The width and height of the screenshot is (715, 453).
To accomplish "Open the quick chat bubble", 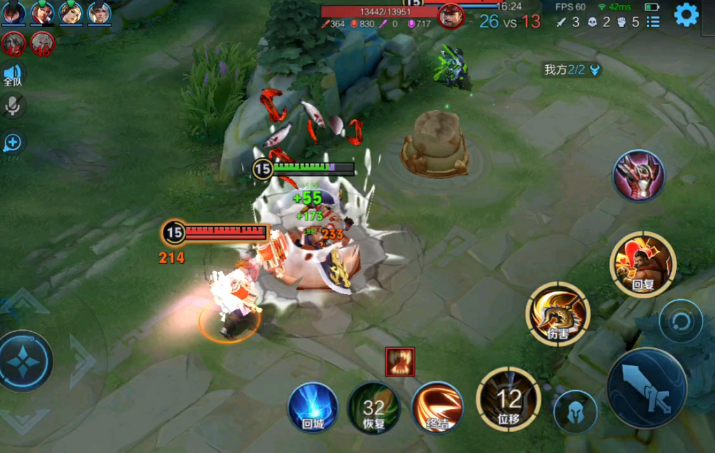I will click(13, 143).
